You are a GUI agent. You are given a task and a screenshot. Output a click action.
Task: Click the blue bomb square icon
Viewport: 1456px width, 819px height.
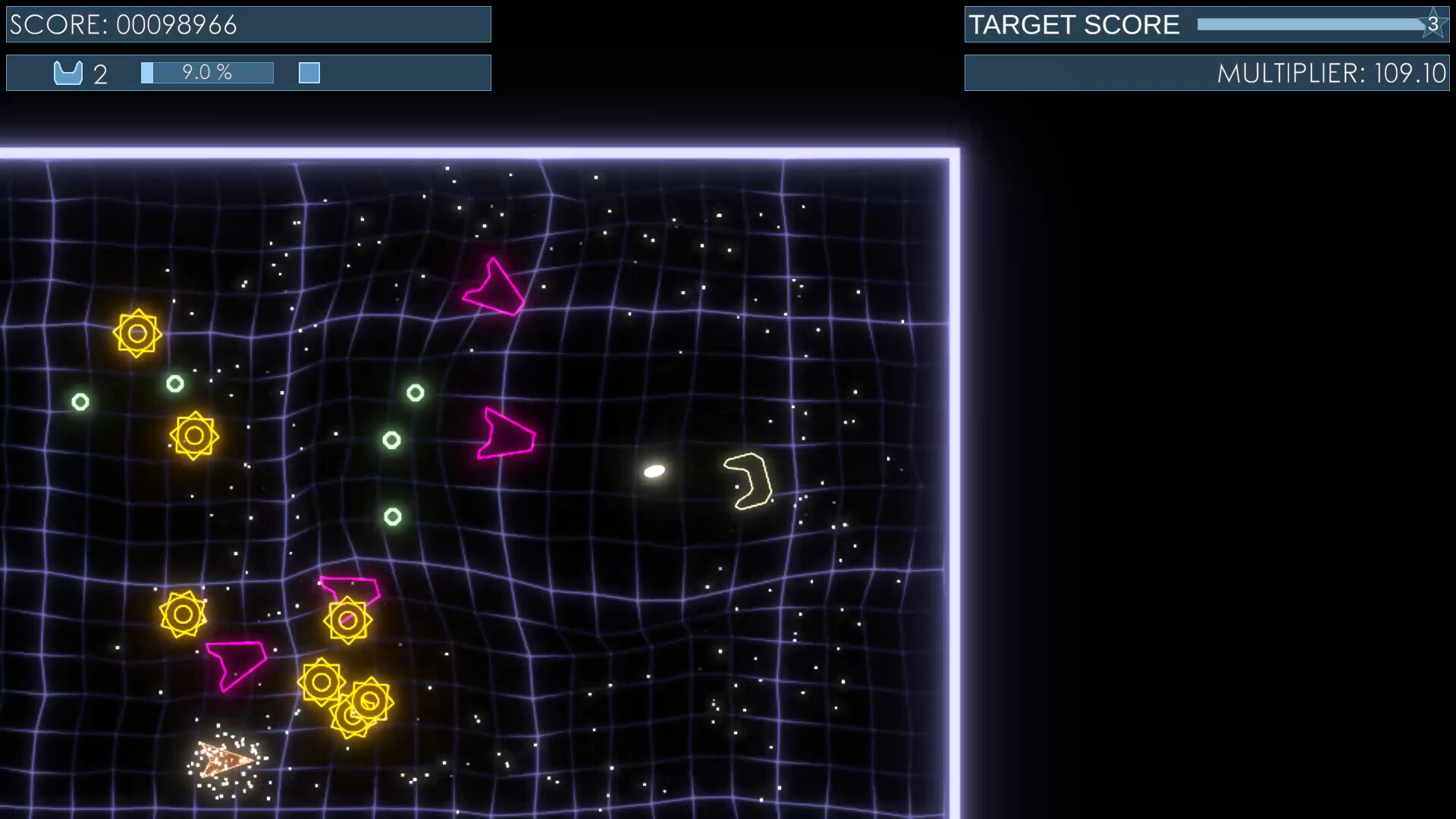click(309, 73)
